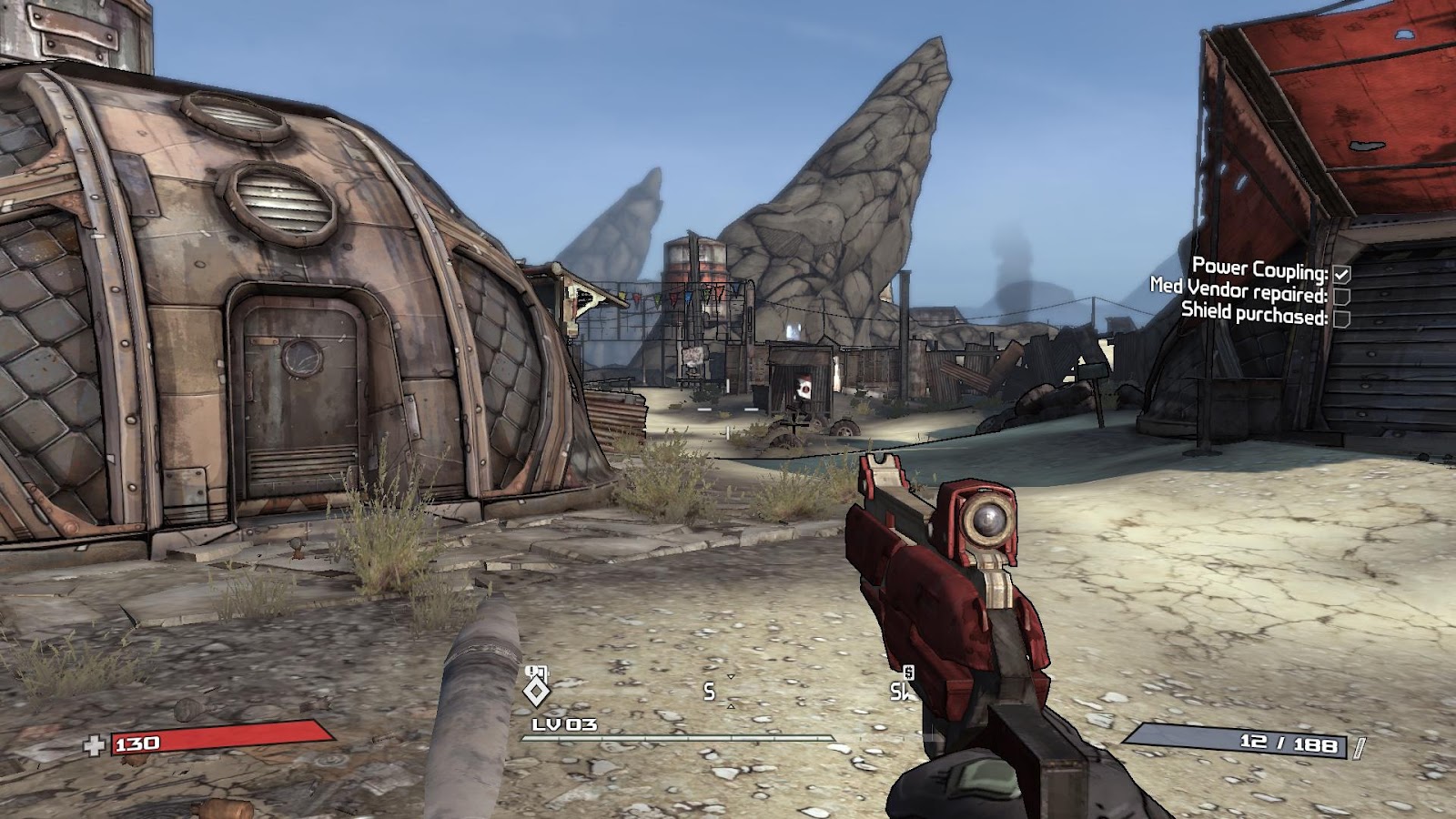Click the Power Coupling objective checkbox
1456x819 pixels.
[x=1342, y=273]
